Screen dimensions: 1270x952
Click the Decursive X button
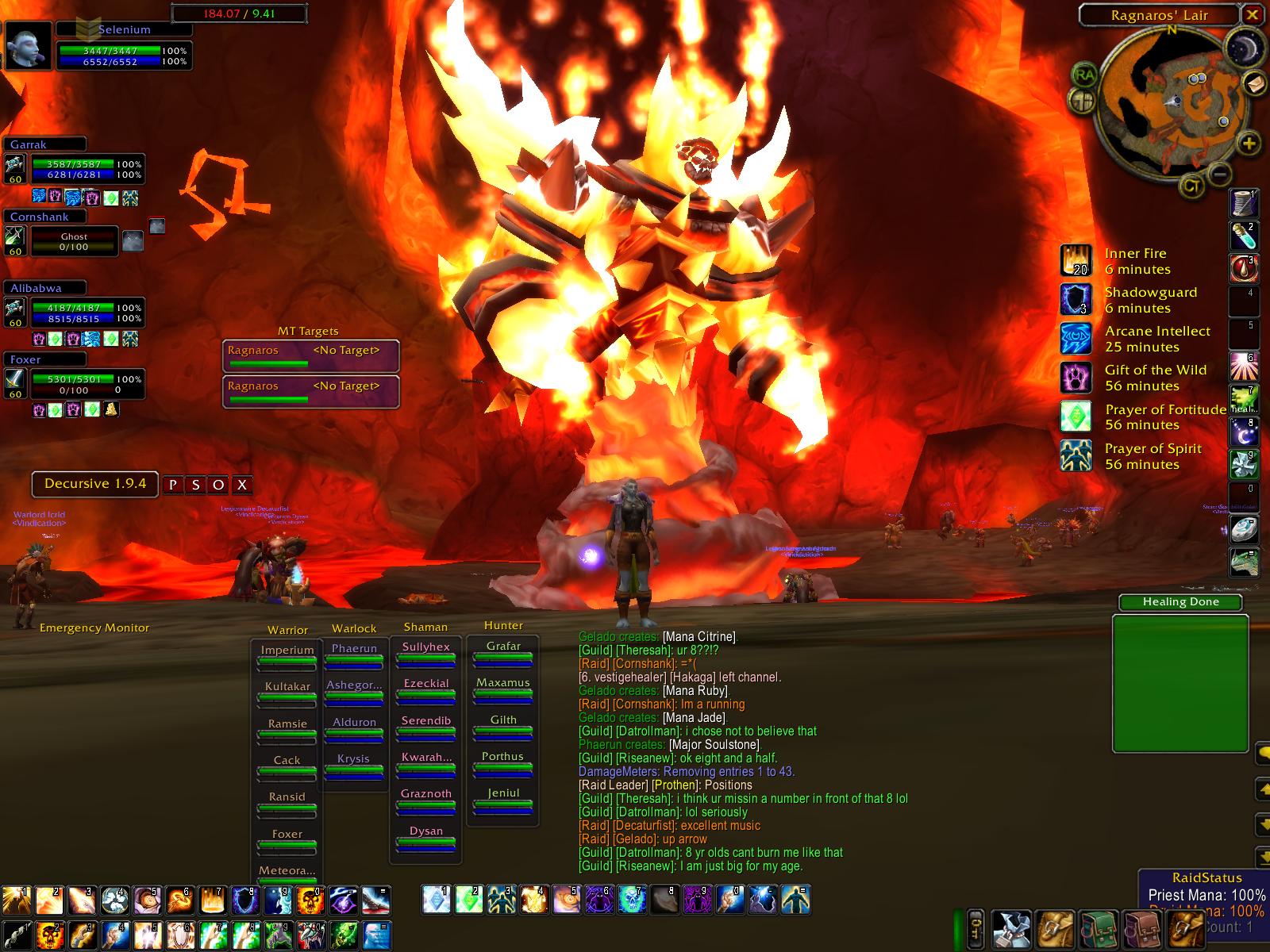[x=242, y=485]
